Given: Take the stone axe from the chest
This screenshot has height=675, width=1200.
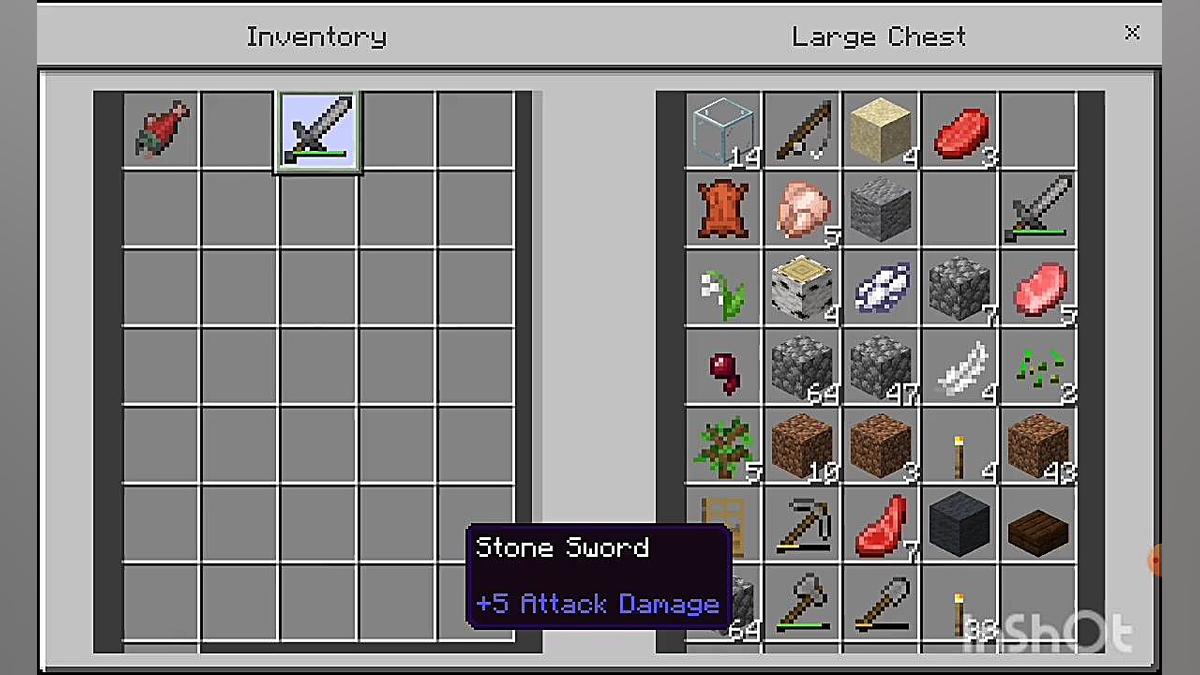Looking at the screenshot, I should (802, 602).
